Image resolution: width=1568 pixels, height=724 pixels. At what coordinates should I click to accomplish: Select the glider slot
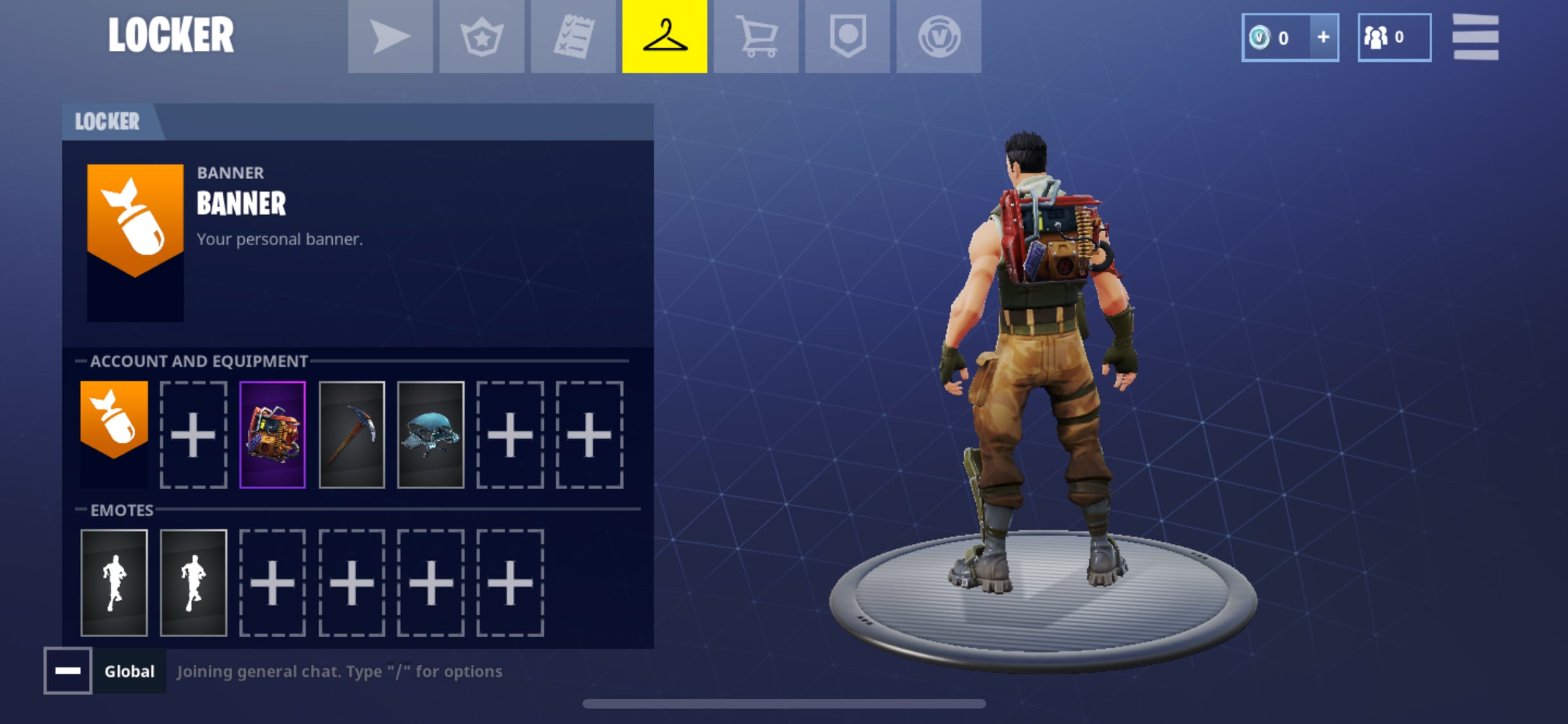click(430, 433)
